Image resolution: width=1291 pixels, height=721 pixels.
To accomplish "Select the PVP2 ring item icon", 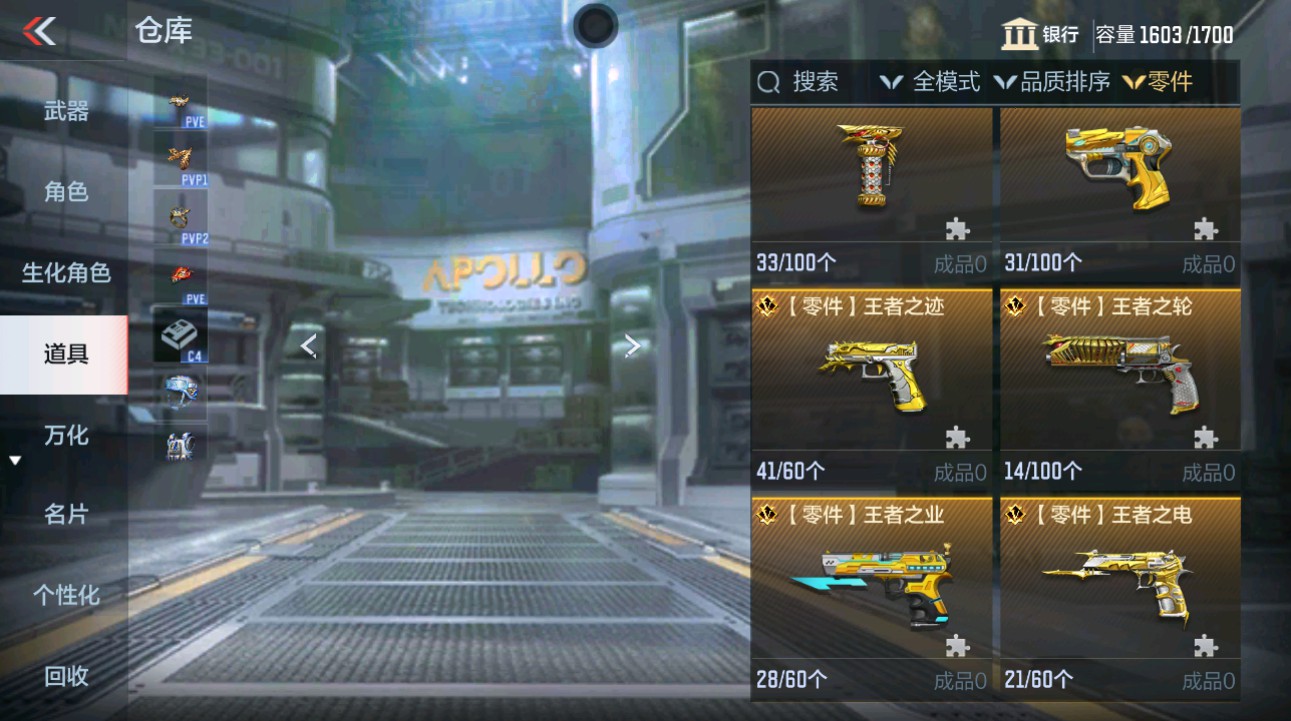I will (x=178, y=215).
